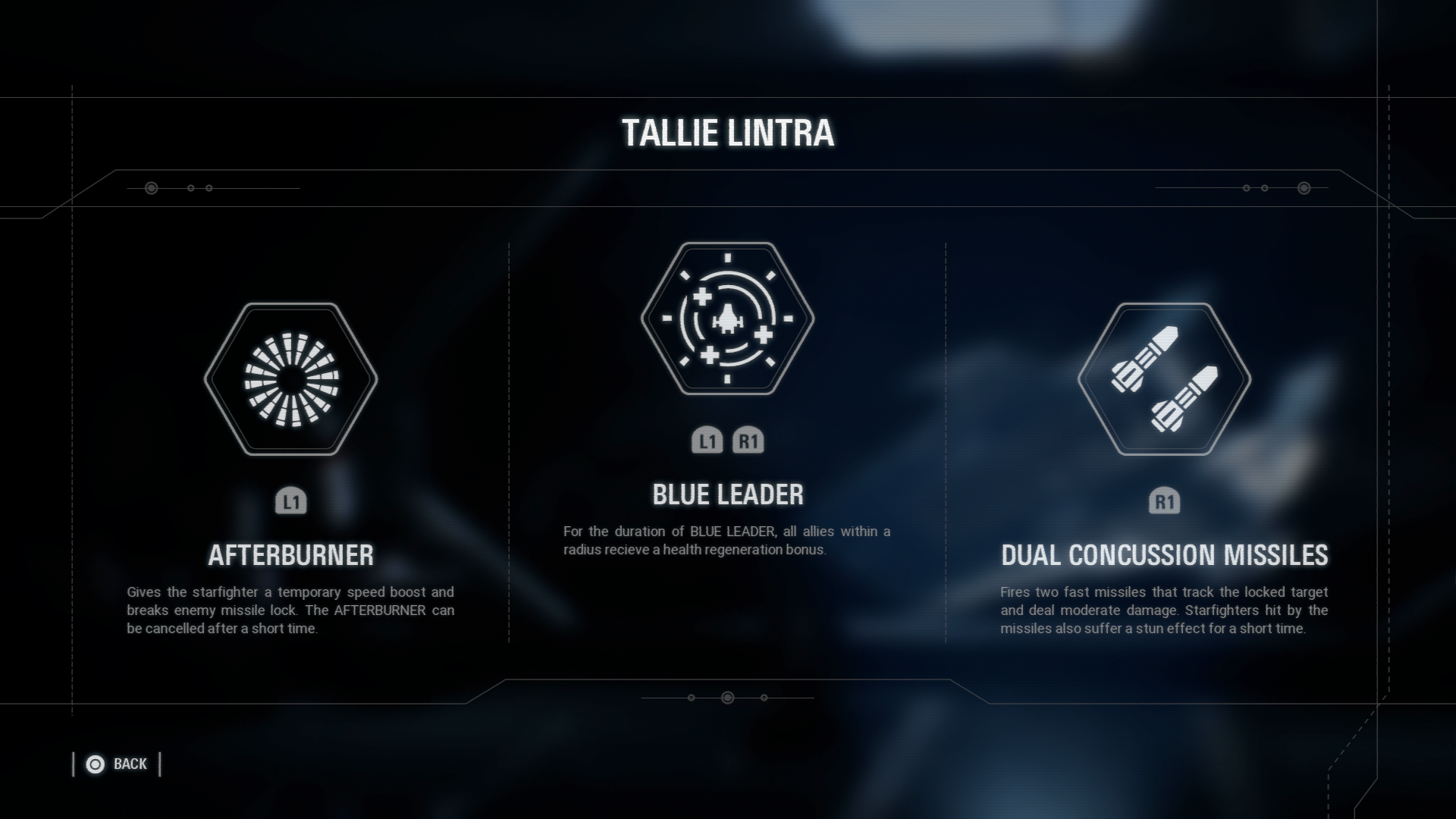Viewport: 1456px width, 819px height.
Task: Click the circle button icon beside BACK
Action: [95, 764]
